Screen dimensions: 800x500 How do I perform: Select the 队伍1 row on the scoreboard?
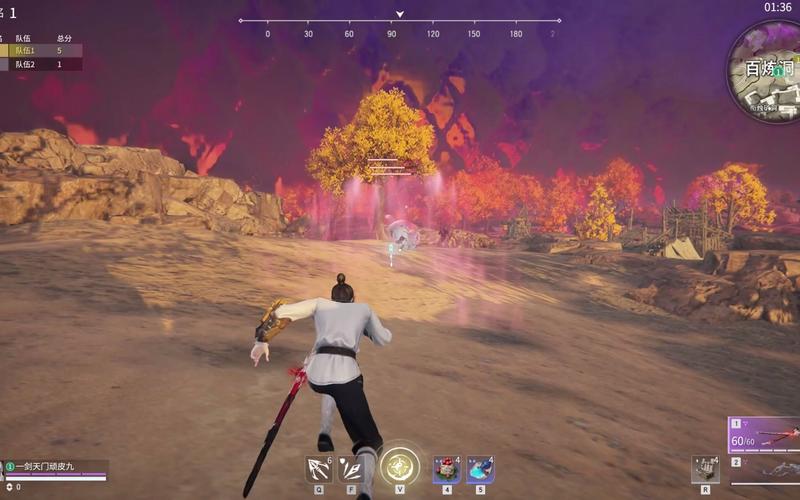click(x=40, y=50)
